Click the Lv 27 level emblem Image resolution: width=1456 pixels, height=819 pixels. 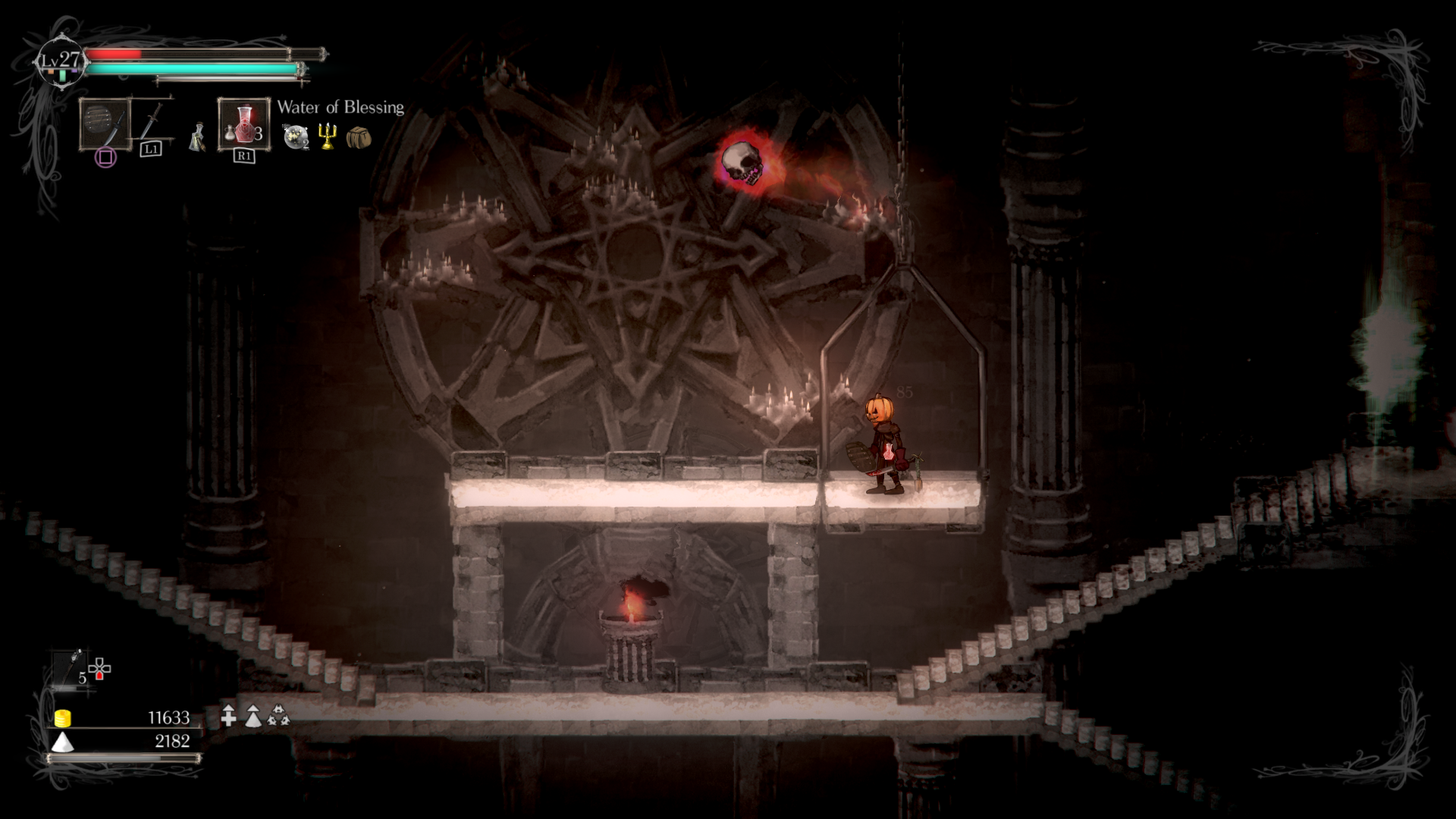coord(61,61)
